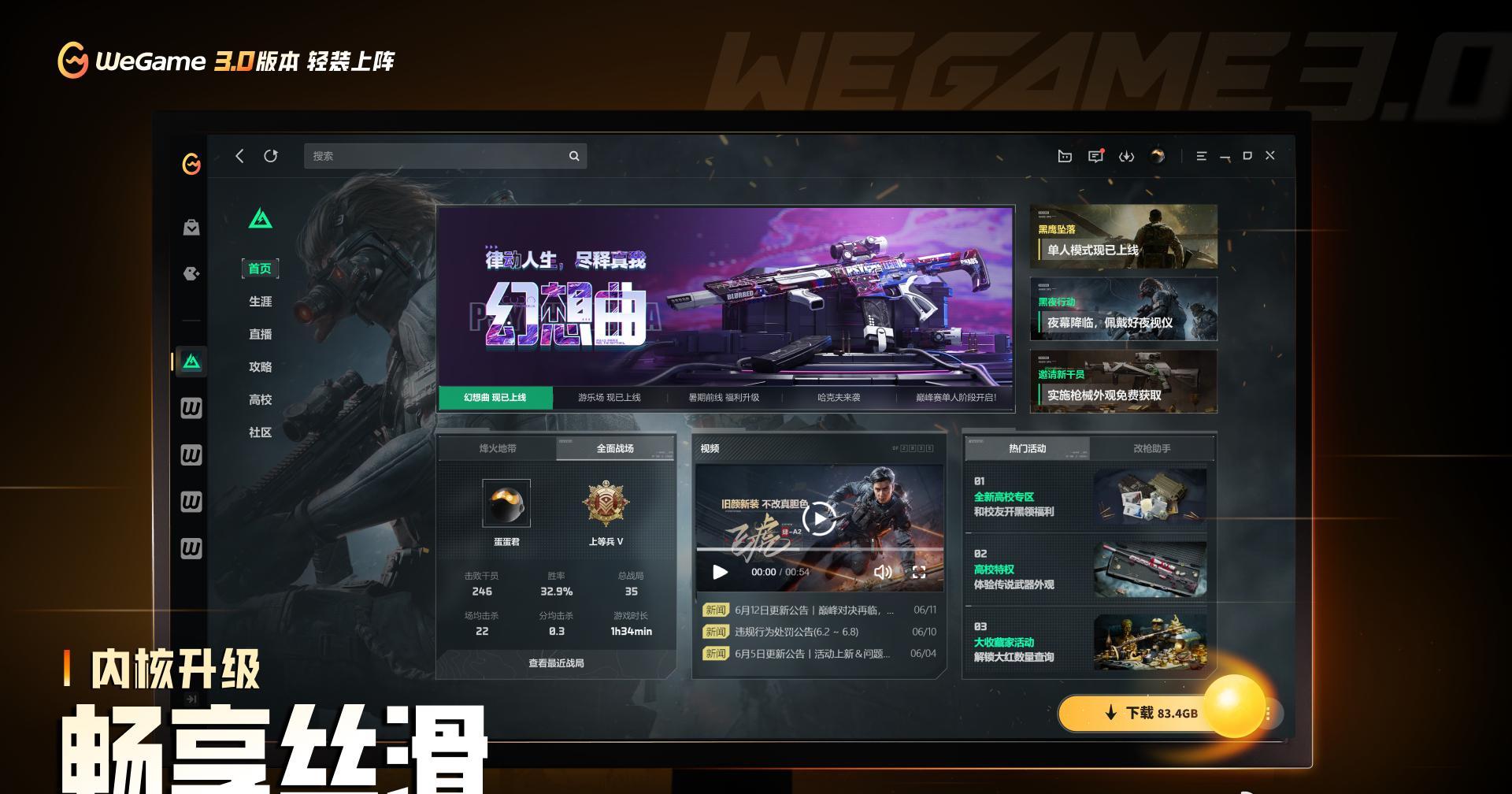Click the WeGame logo at sidebar top
This screenshot has height=794, width=1512.
click(x=191, y=164)
